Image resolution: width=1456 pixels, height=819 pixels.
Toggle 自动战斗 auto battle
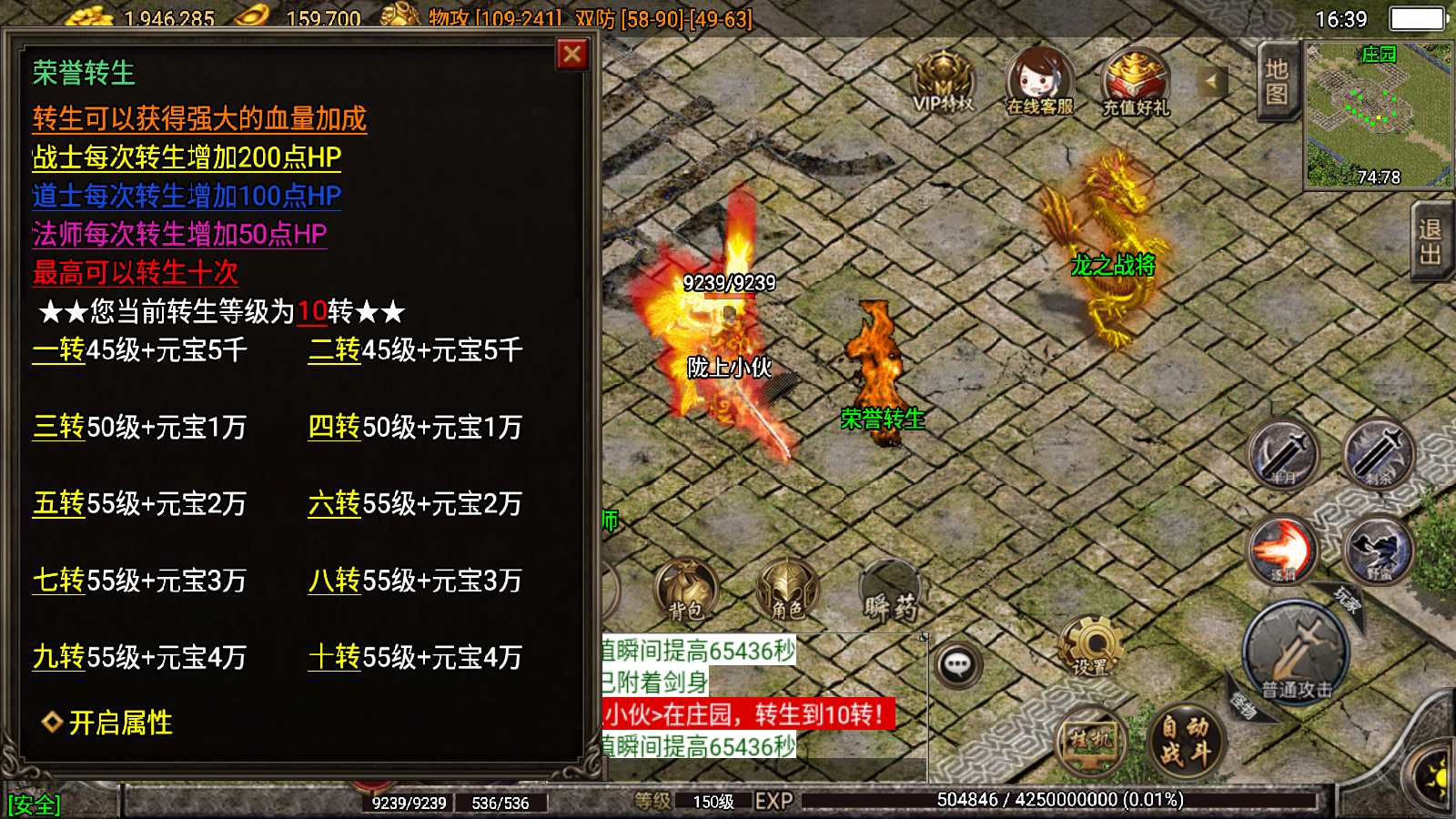tap(1185, 740)
